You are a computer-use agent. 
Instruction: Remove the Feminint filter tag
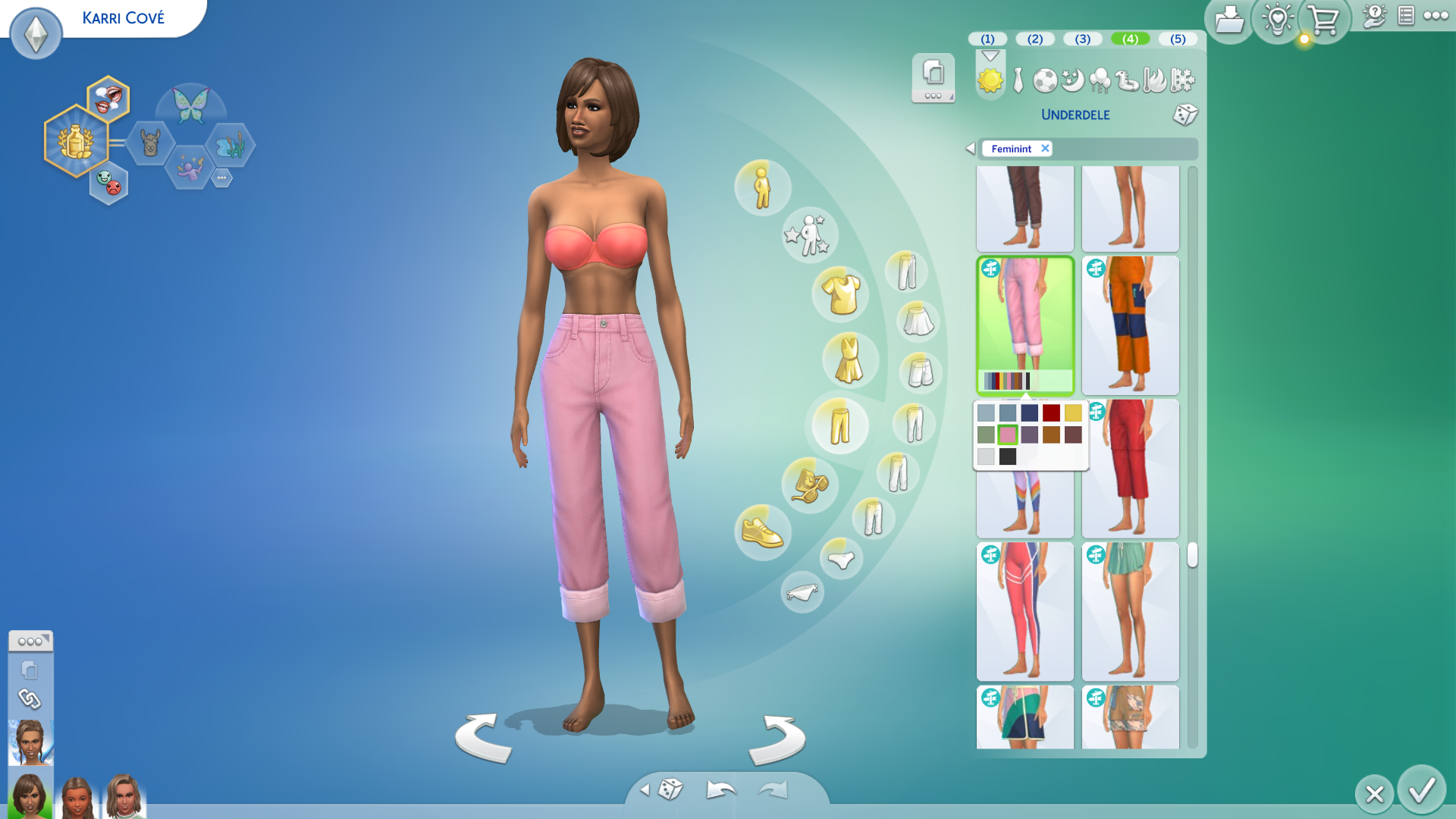pos(1045,149)
